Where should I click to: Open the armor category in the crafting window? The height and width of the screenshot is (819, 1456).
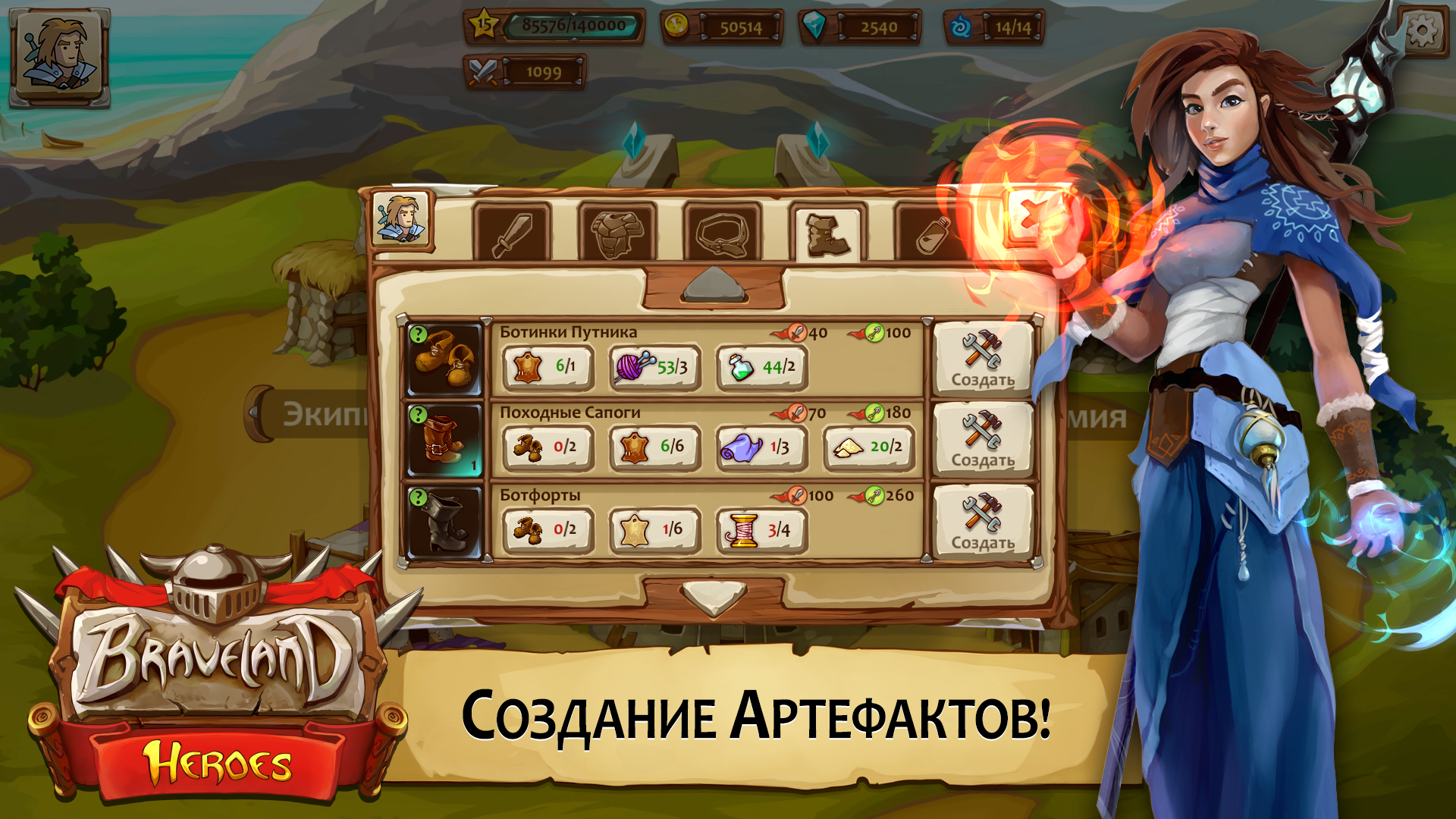click(618, 231)
